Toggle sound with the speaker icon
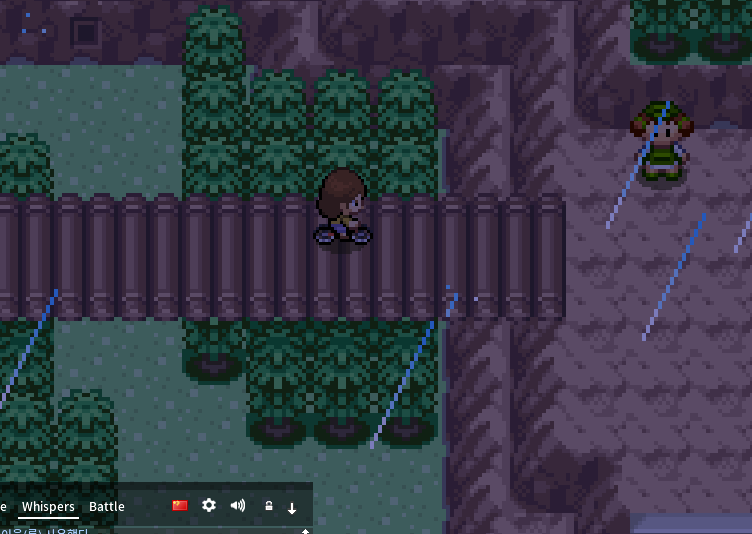The height and width of the screenshot is (534, 752). click(x=238, y=506)
